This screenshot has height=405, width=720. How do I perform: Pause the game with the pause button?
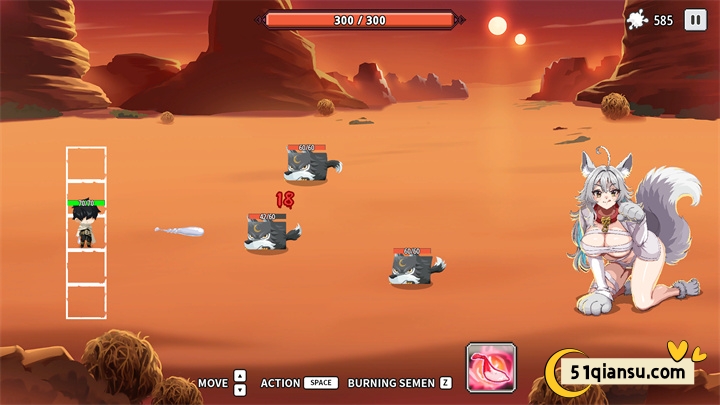click(694, 20)
